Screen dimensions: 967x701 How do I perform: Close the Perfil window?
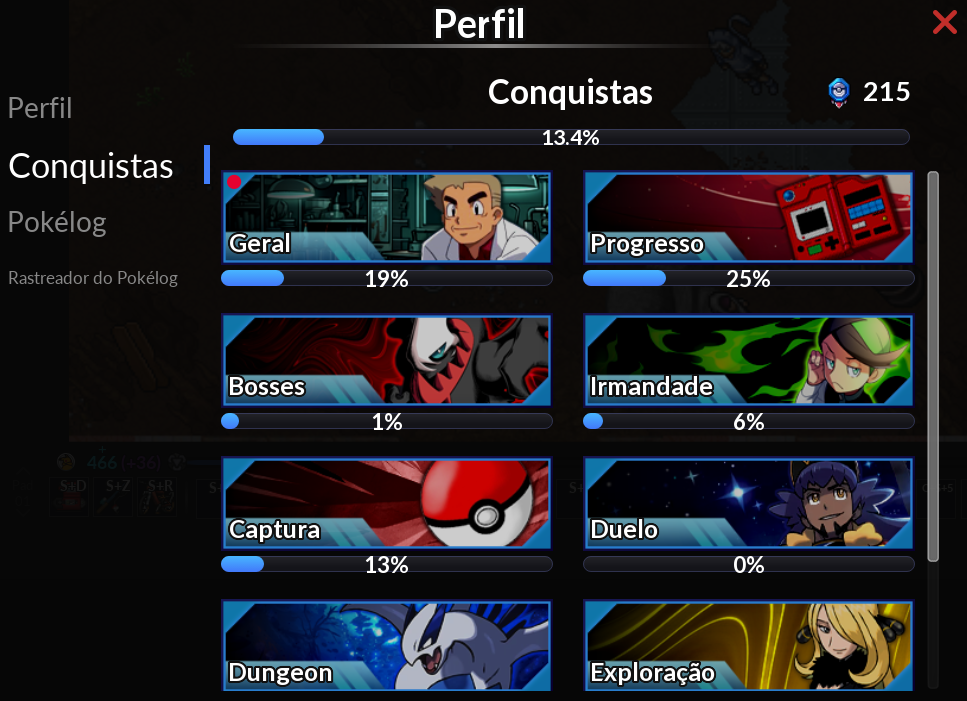(944, 22)
